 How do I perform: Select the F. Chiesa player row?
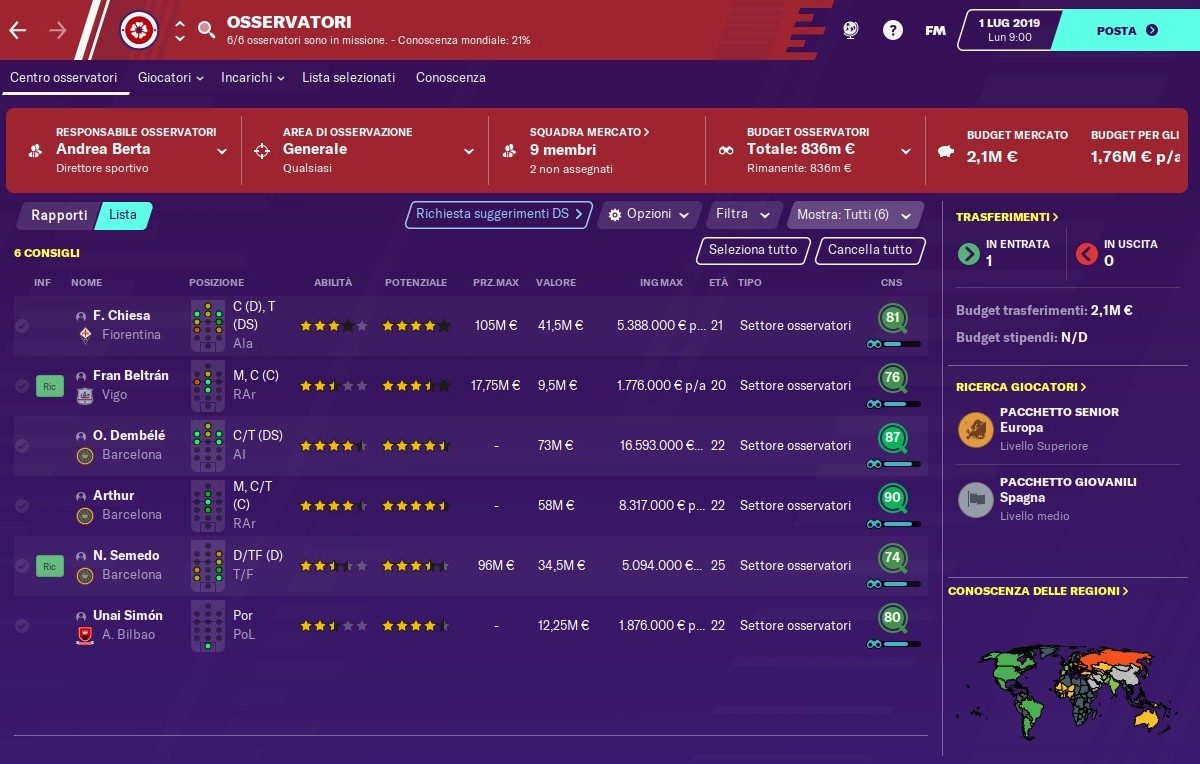(x=121, y=316)
